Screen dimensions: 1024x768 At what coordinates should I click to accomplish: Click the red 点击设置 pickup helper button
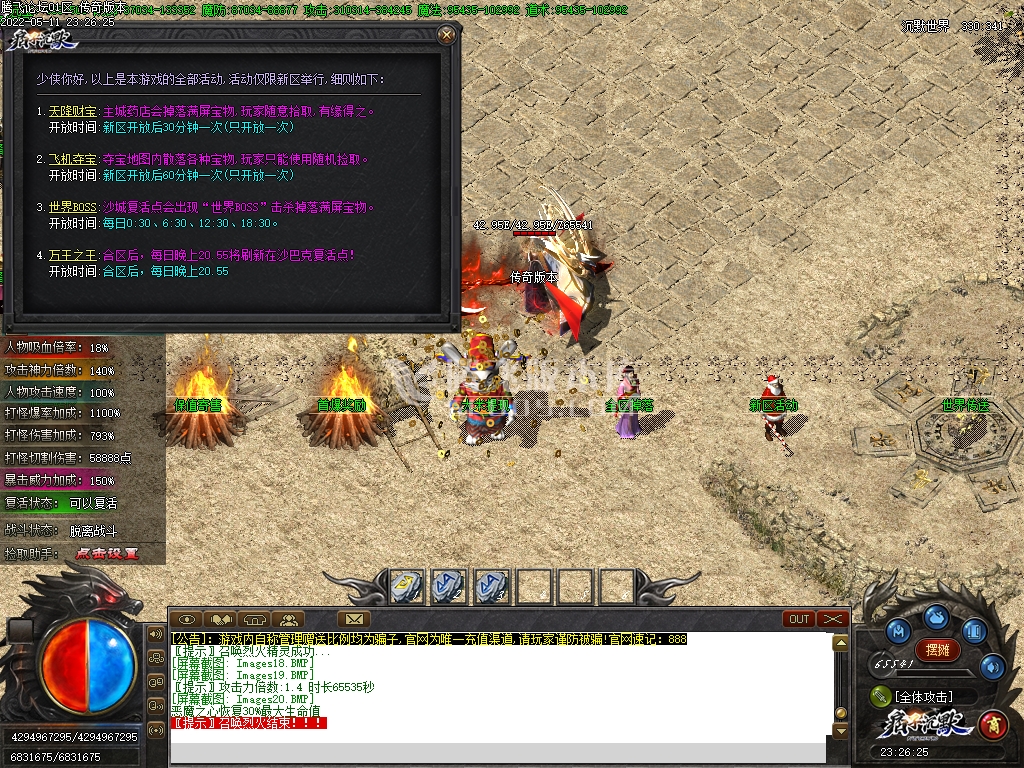coord(107,553)
